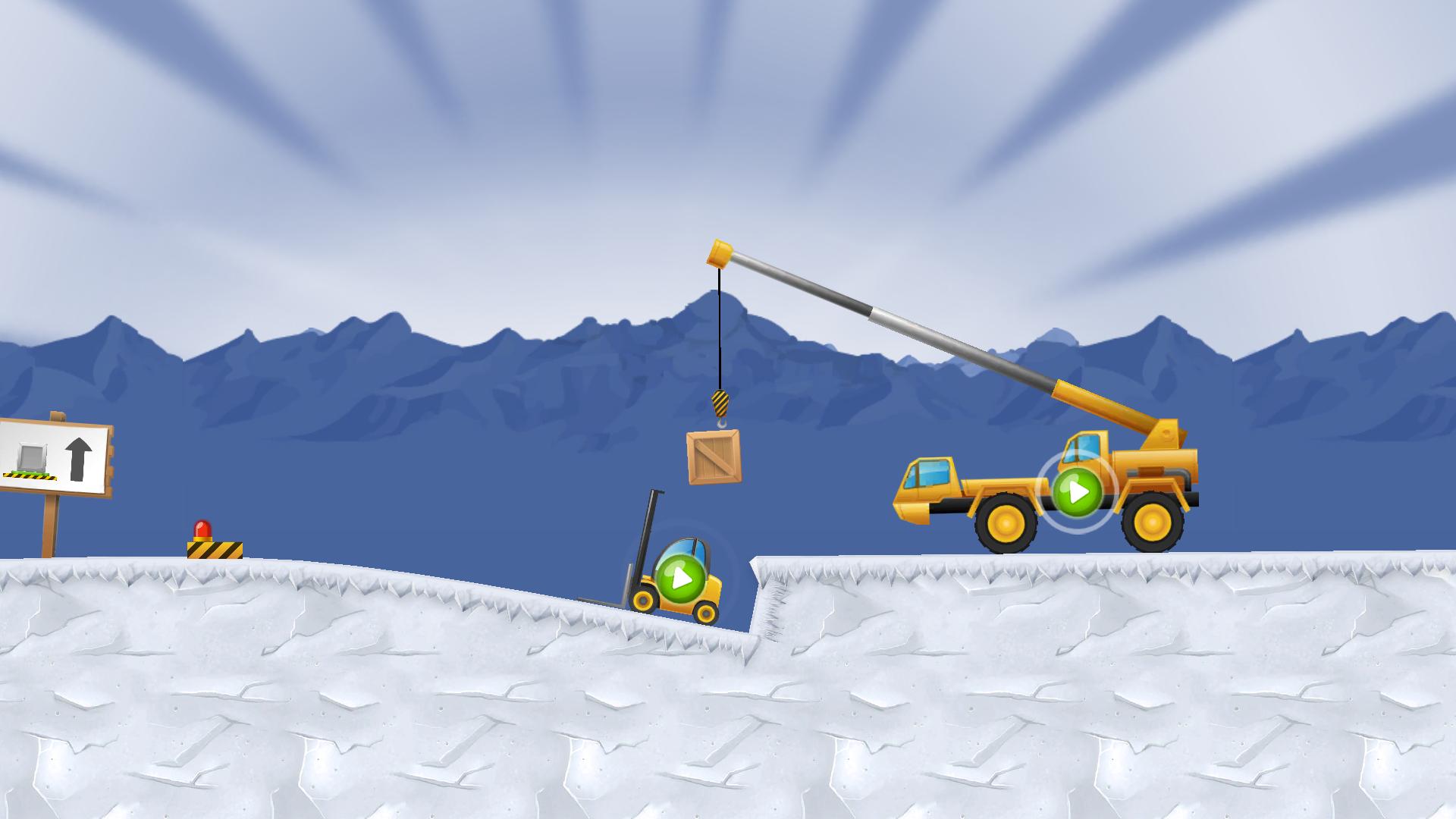Click the green platform marker on the sign
1456x819 pixels.
(x=30, y=473)
